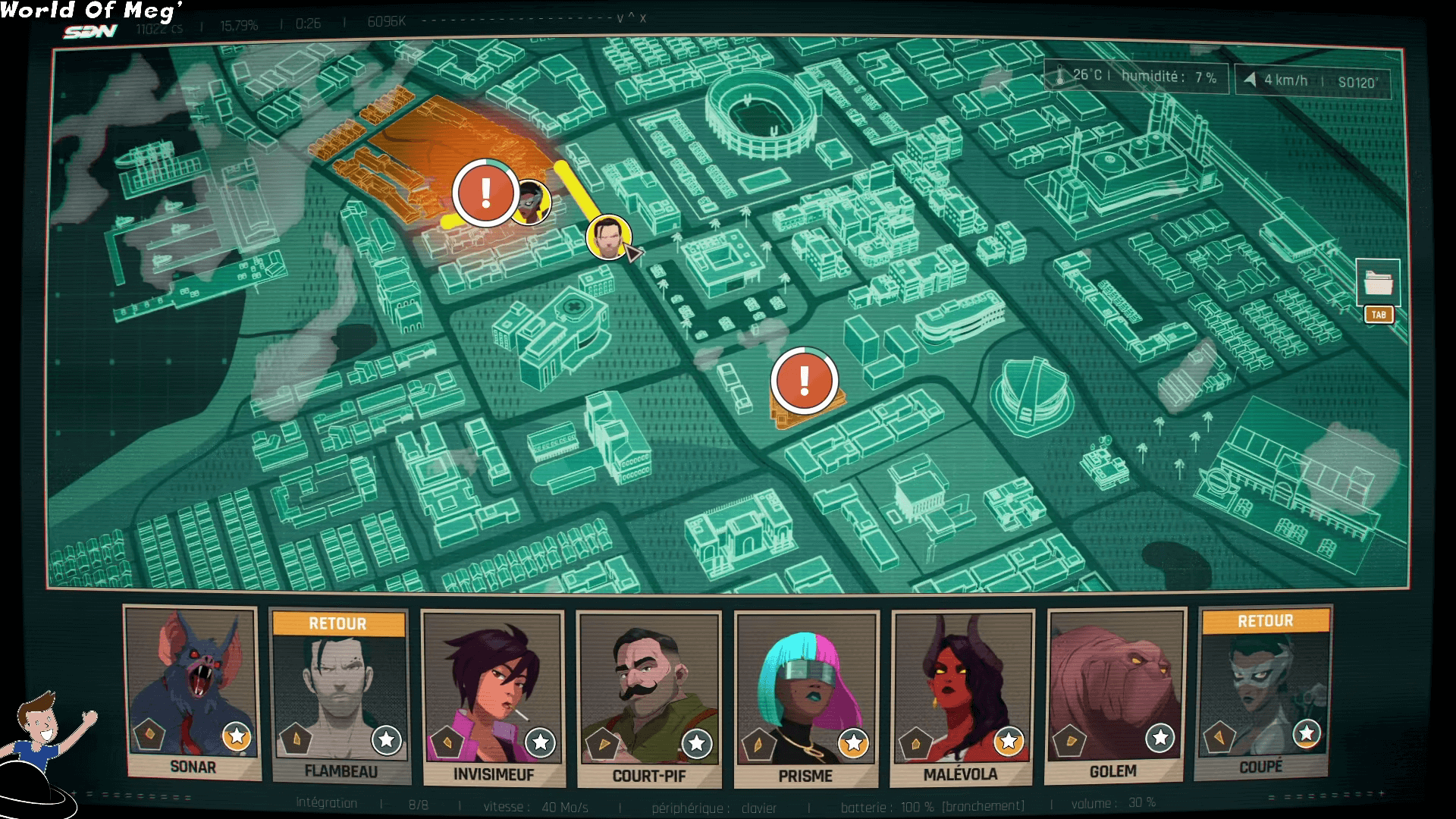Screen dimensions: 1456x819
Task: Click the male hero portrait marker on the map
Action: pyautogui.click(x=608, y=237)
